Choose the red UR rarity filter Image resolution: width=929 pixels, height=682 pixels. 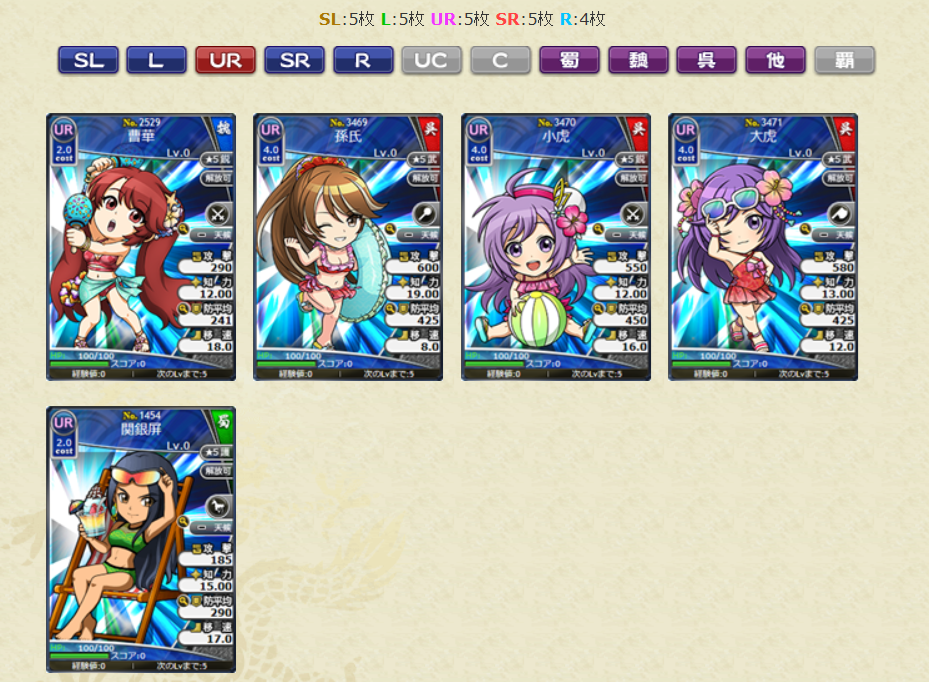pyautogui.click(x=225, y=60)
